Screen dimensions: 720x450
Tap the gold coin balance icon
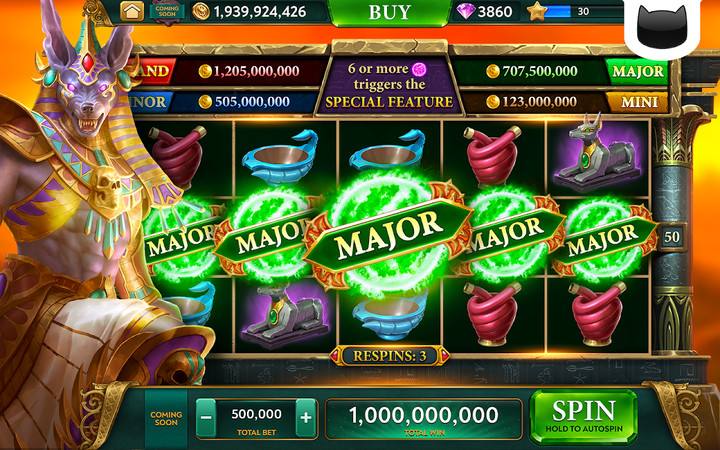pyautogui.click(x=201, y=12)
